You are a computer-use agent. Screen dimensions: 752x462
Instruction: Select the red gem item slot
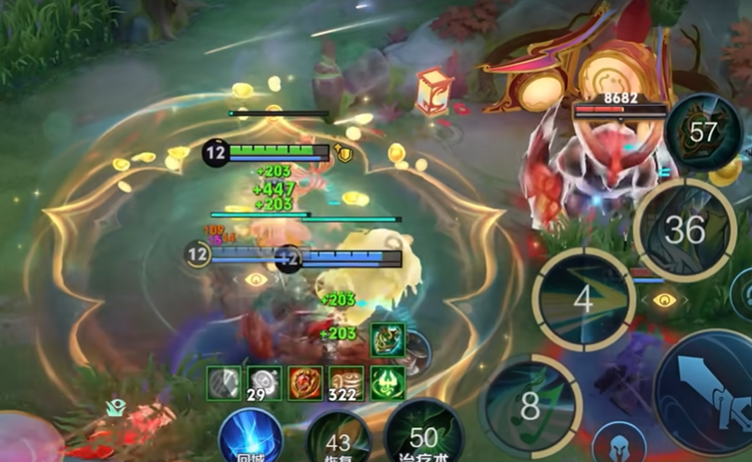(305, 382)
